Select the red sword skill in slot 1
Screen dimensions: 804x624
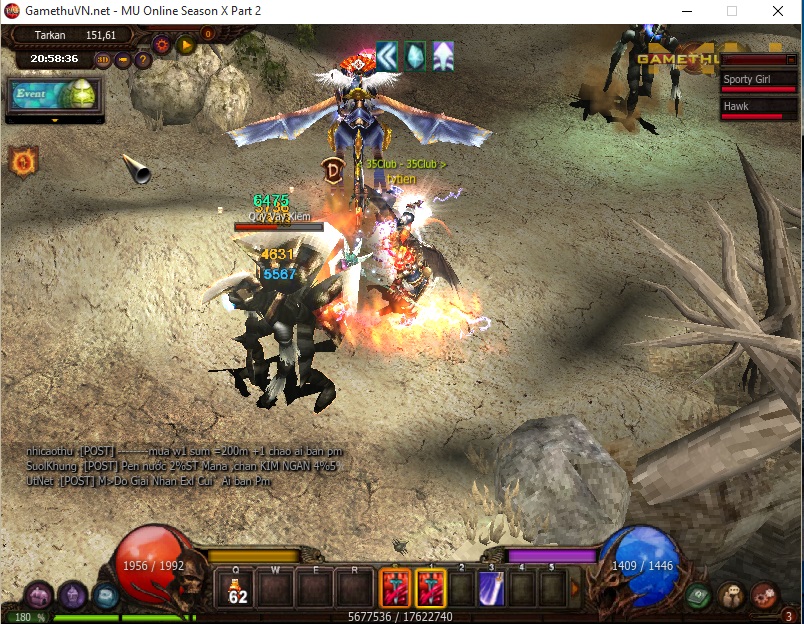pos(431,588)
